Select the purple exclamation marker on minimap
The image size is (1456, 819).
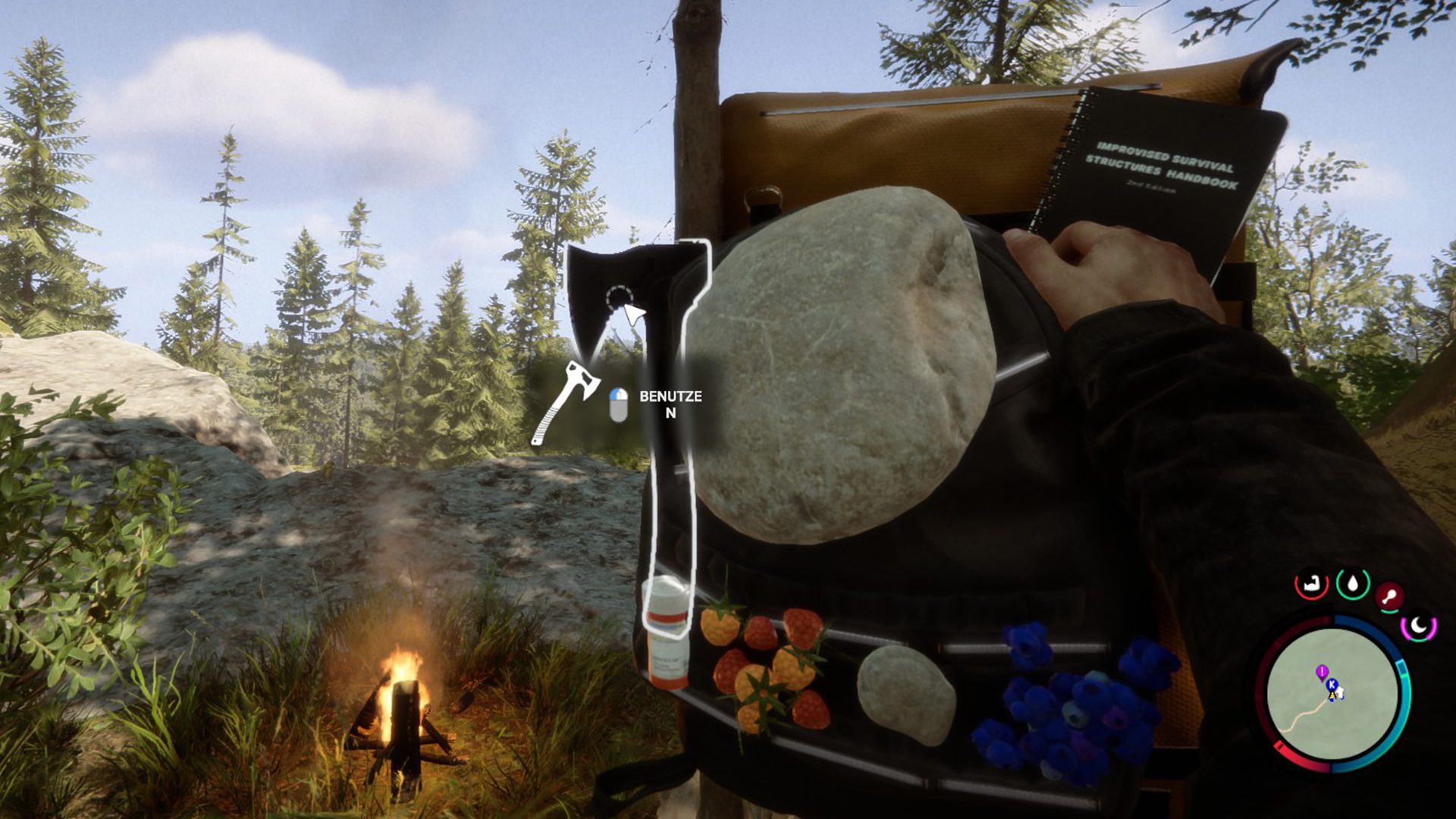[1322, 671]
